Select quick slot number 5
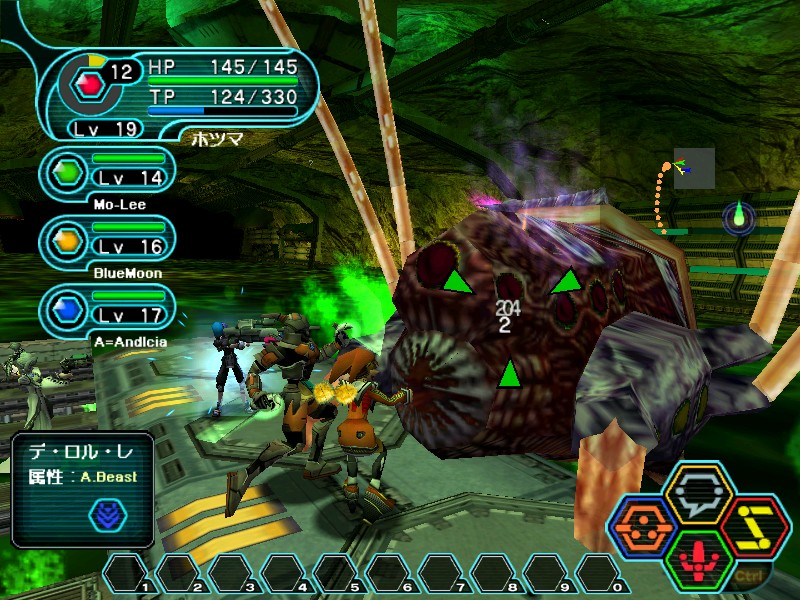Viewport: 800px width, 600px height. pos(337,574)
